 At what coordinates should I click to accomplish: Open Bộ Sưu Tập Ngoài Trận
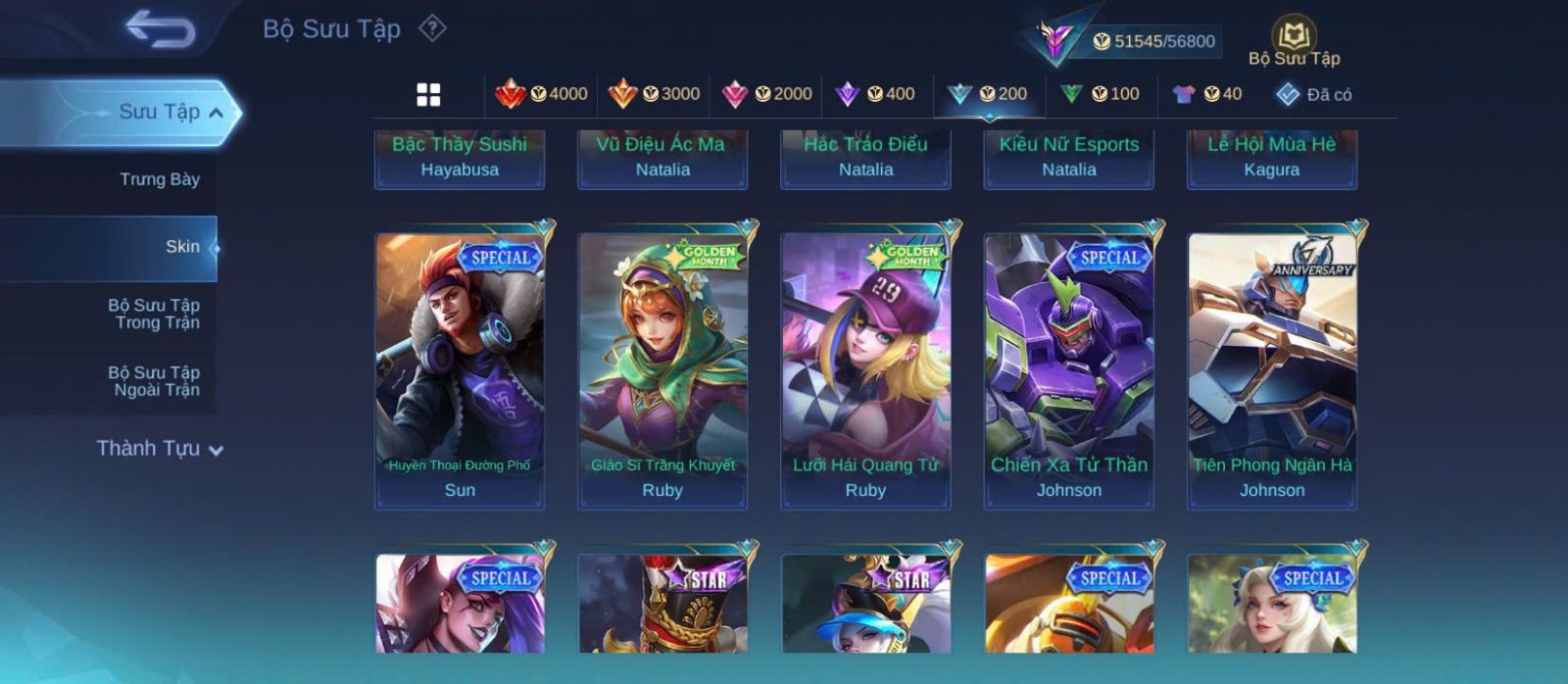tap(154, 381)
